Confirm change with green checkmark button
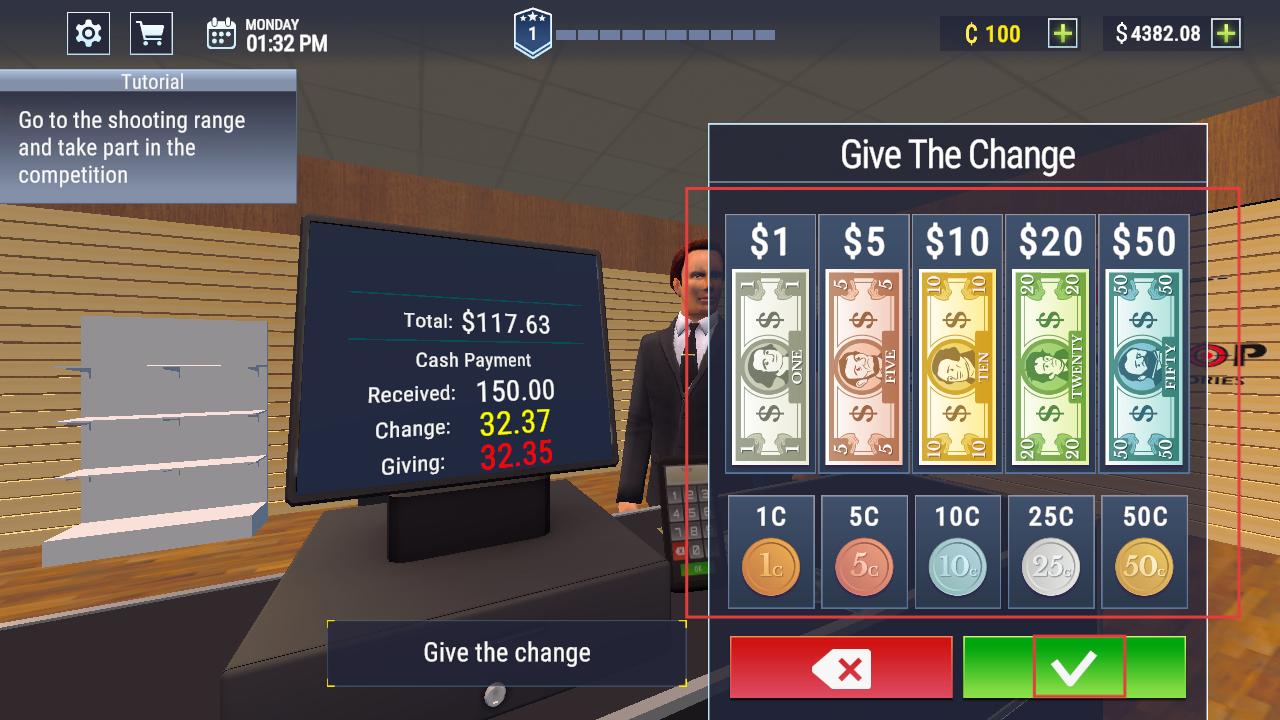Image resolution: width=1280 pixels, height=720 pixels. [x=1074, y=667]
